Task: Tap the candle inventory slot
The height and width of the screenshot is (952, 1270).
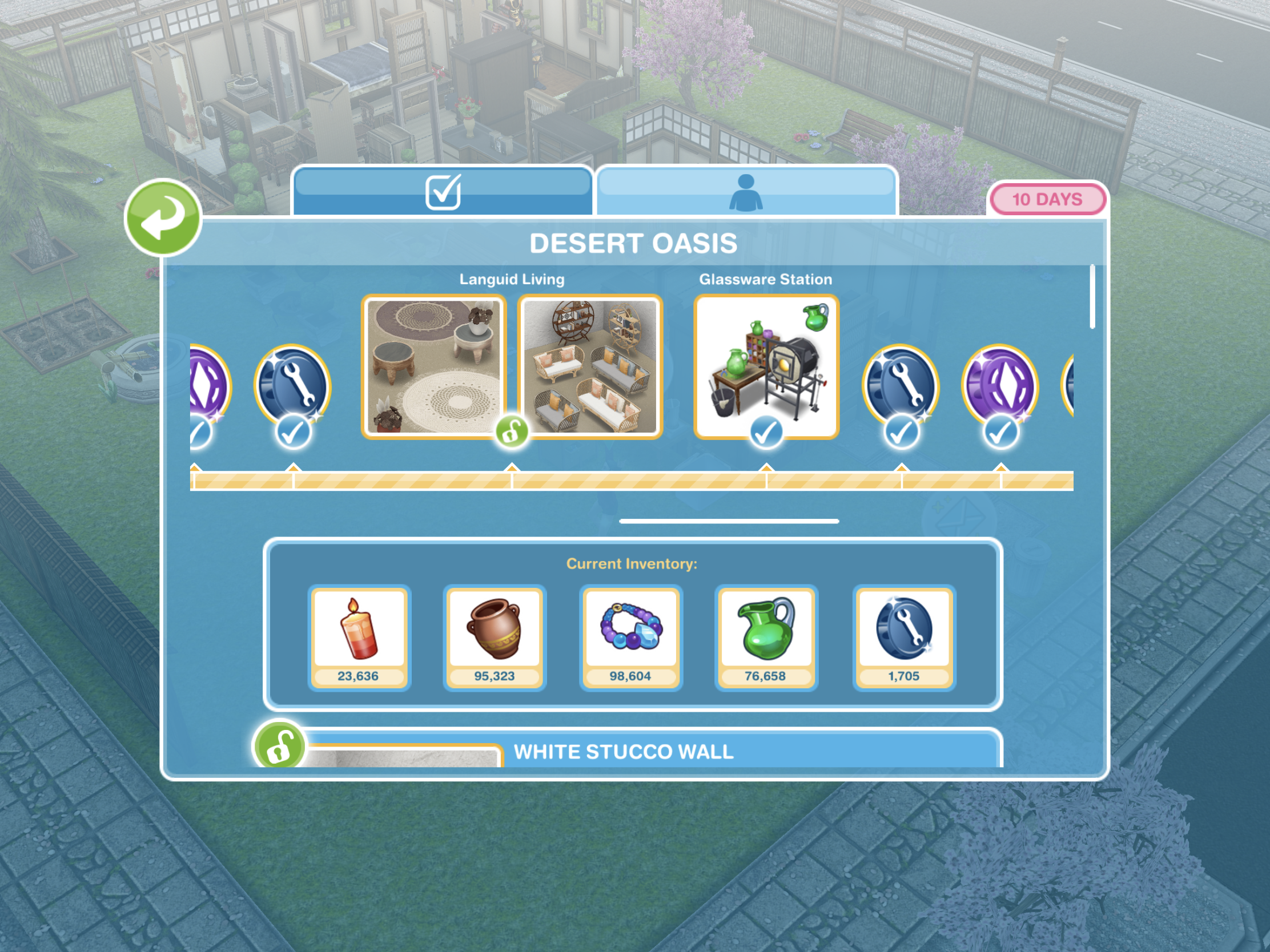Action: click(359, 638)
